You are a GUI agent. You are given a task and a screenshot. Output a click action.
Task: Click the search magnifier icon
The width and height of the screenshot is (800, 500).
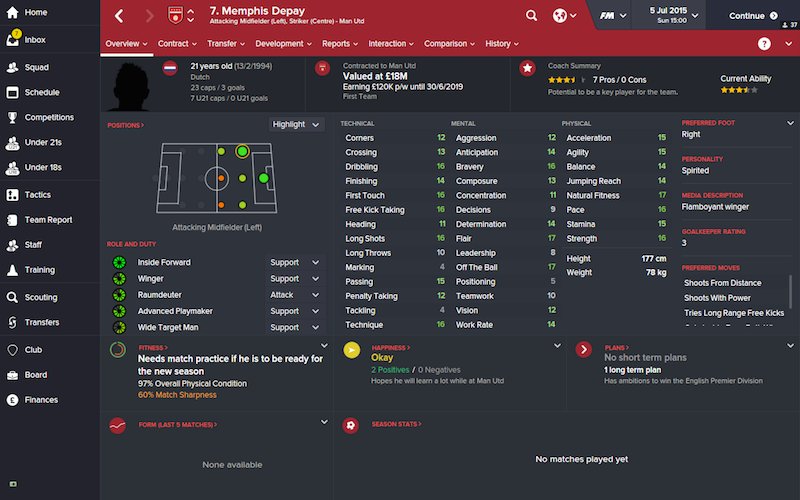point(530,16)
